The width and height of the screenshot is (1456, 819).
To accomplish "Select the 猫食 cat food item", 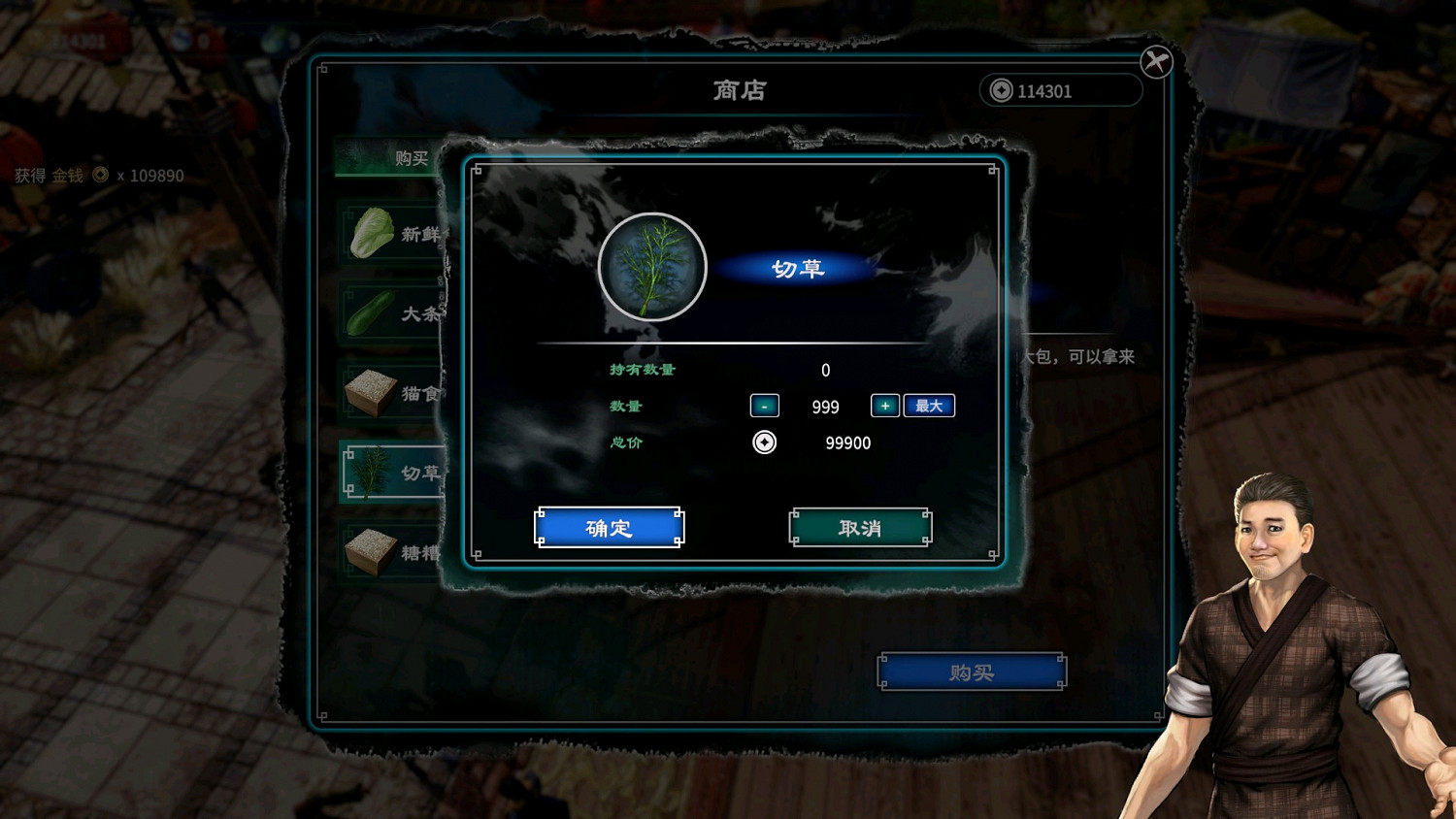I will tap(392, 392).
